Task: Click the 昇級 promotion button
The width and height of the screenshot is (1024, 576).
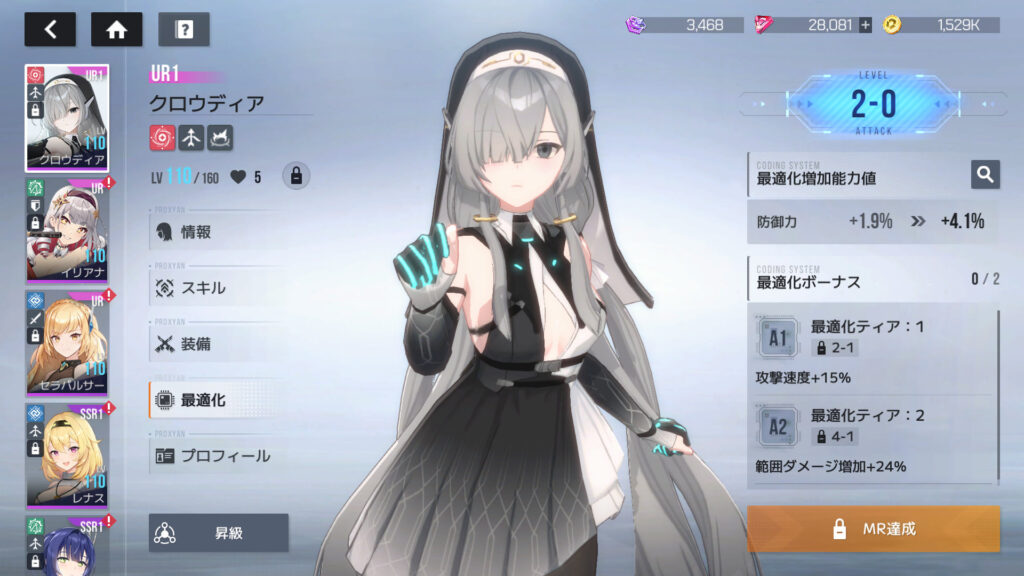Action: click(219, 533)
